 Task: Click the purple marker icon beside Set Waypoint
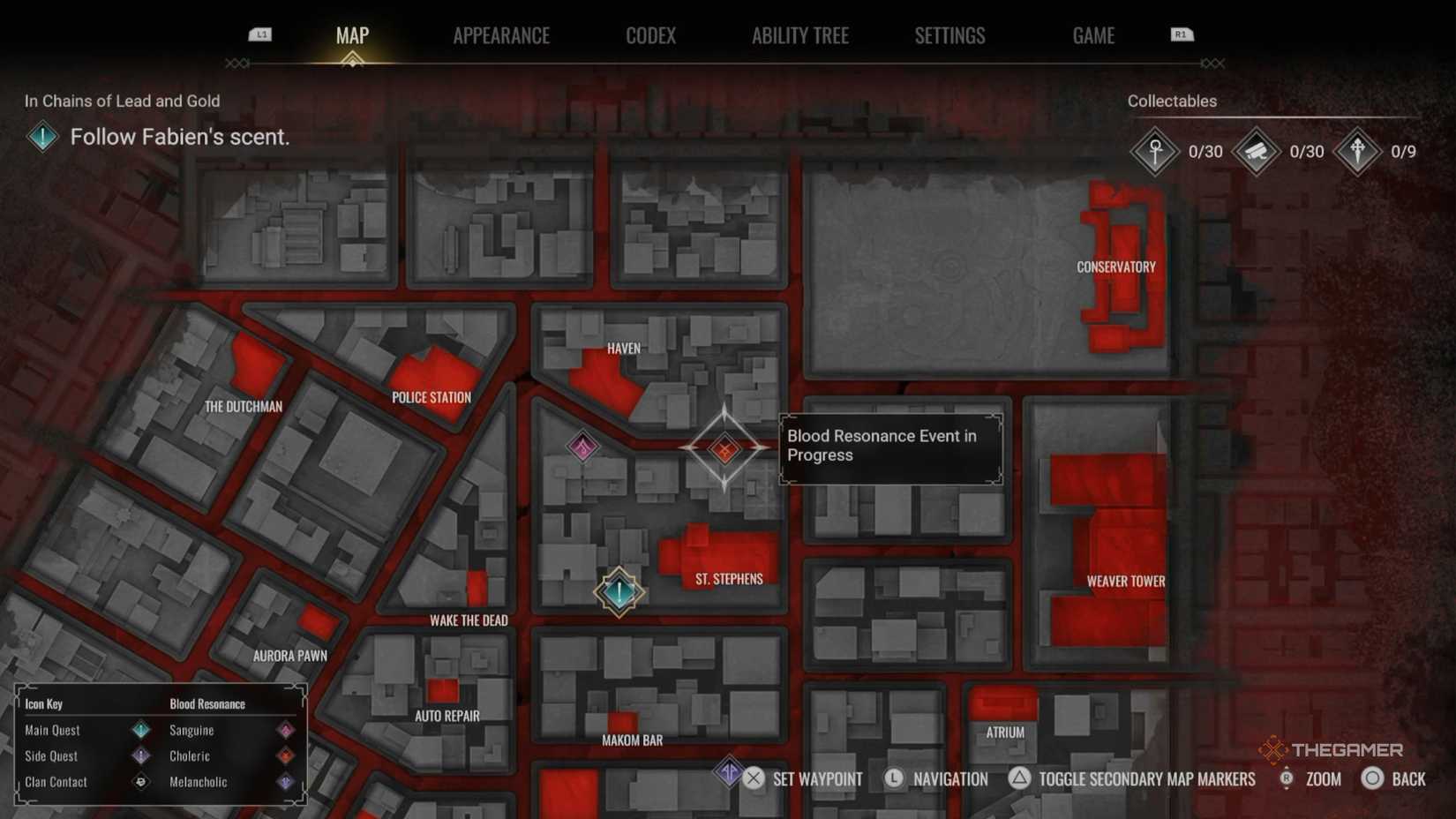click(728, 773)
